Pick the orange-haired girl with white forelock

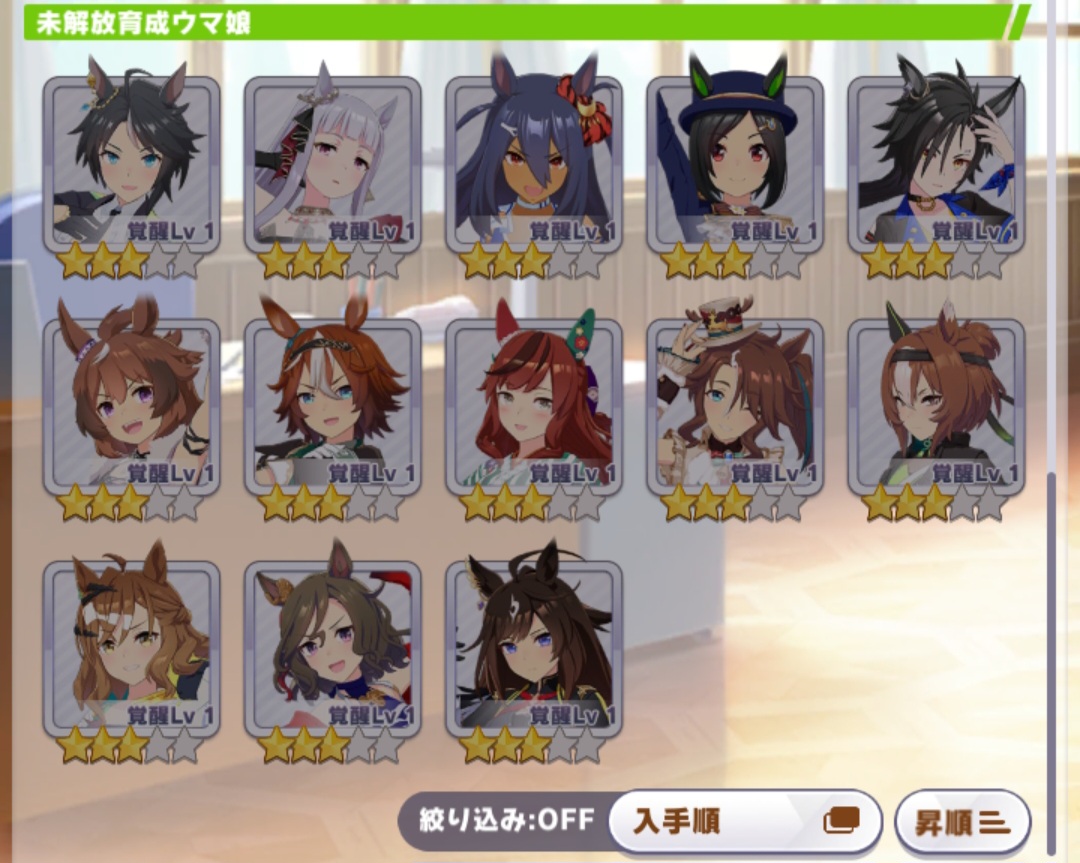pos(332,407)
